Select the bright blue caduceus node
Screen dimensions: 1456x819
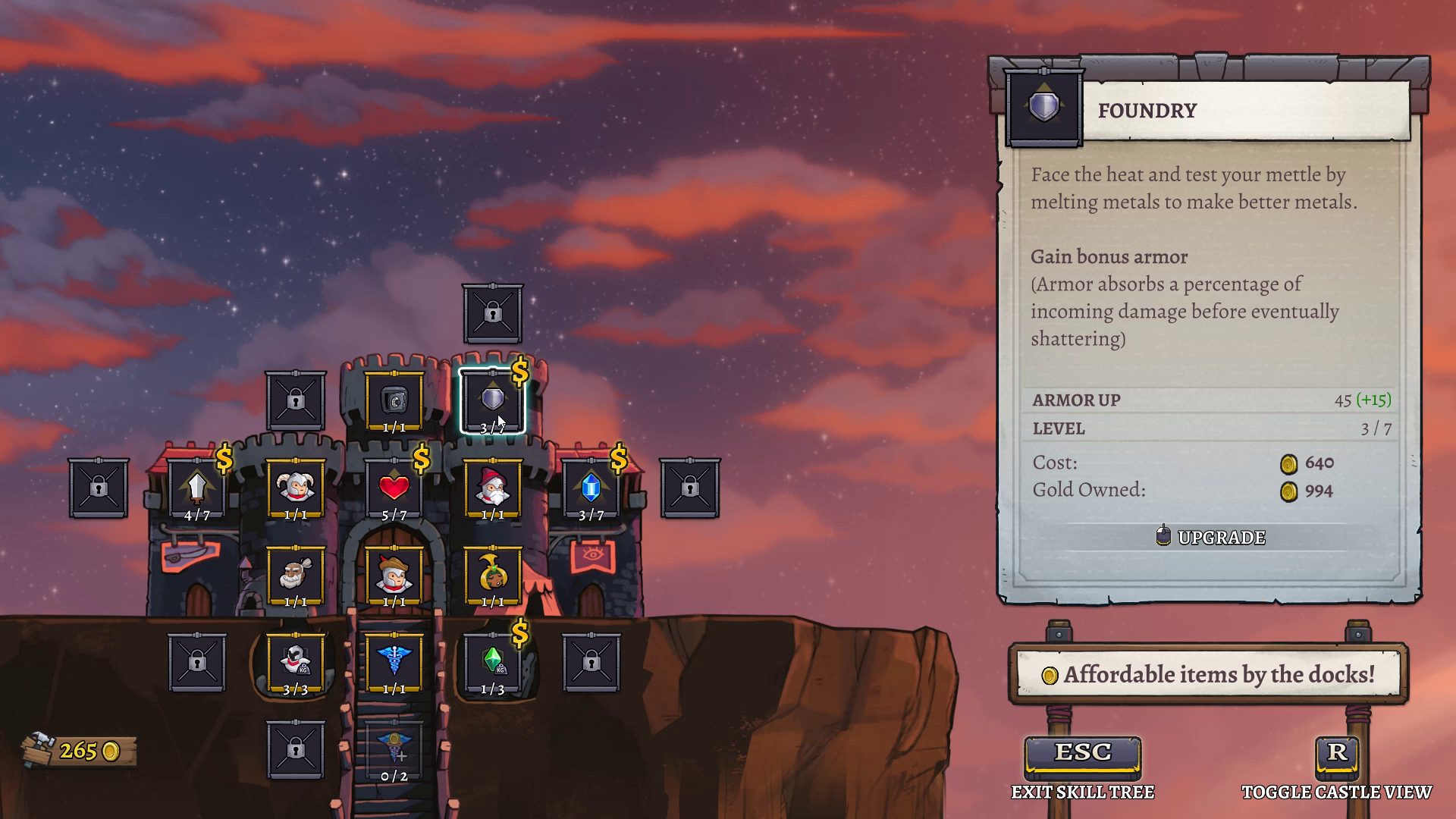point(394,663)
